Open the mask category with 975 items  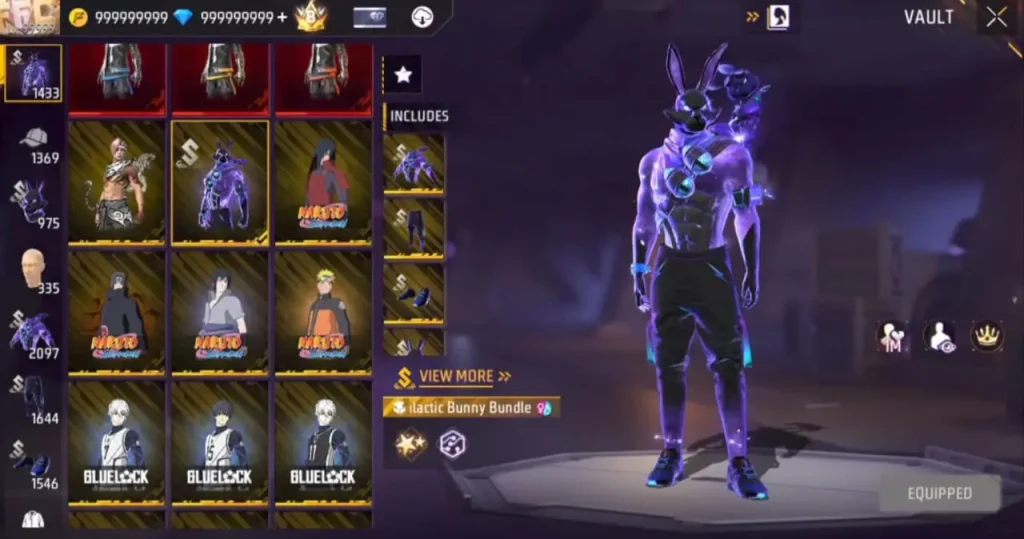coord(34,205)
